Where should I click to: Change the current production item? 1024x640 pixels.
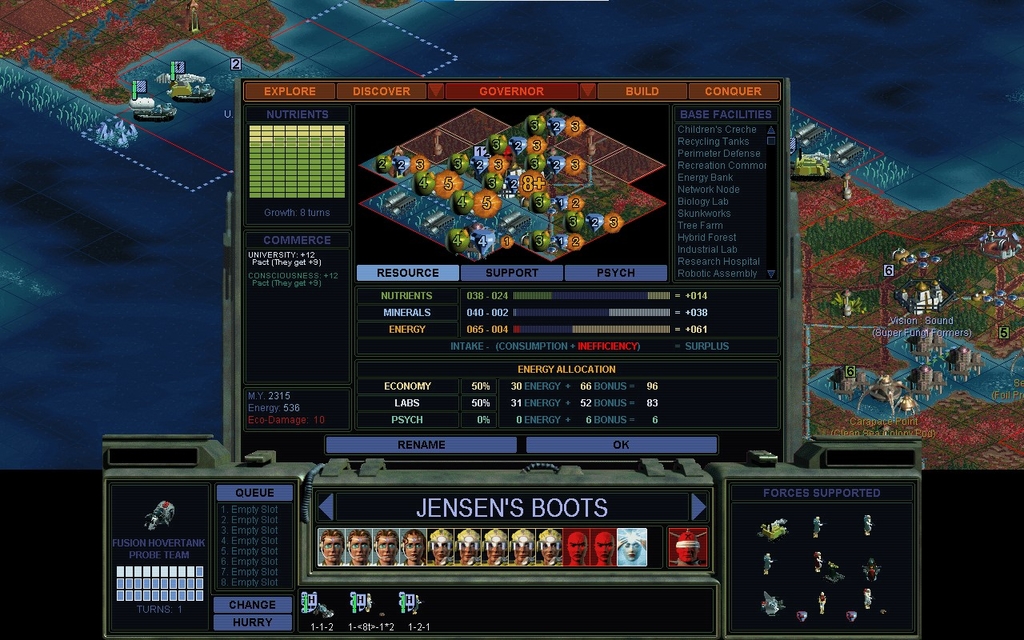[252, 605]
